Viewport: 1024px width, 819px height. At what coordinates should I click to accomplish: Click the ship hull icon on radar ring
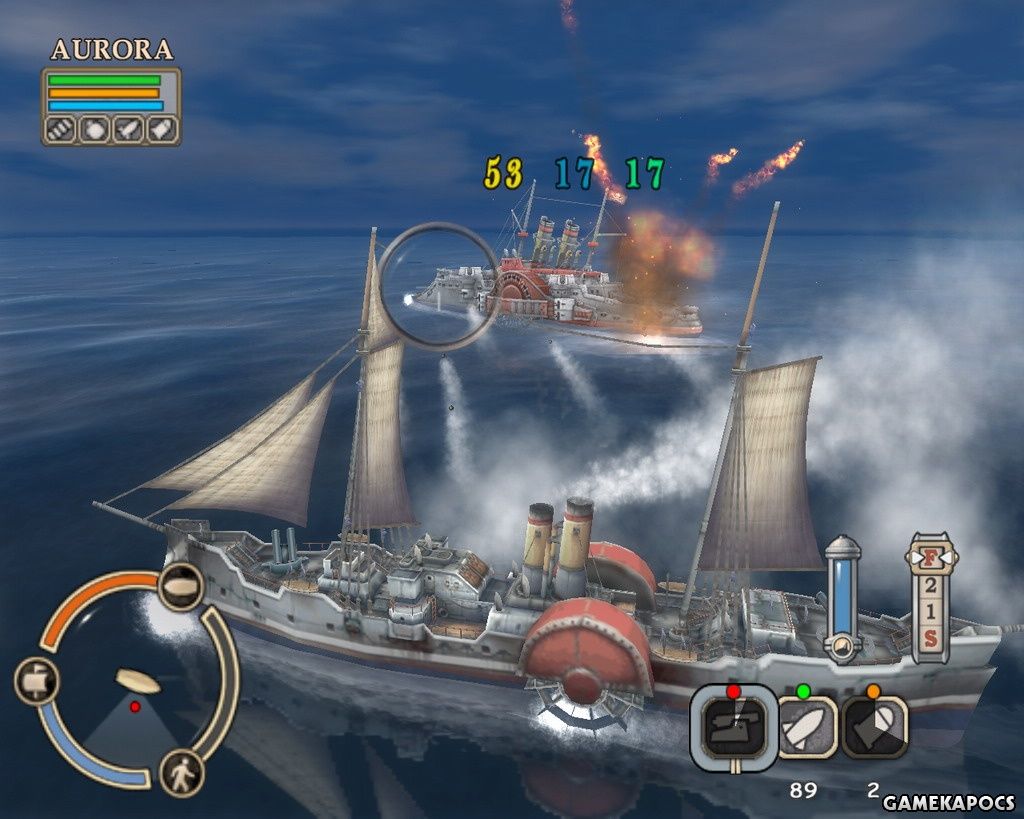181,586
